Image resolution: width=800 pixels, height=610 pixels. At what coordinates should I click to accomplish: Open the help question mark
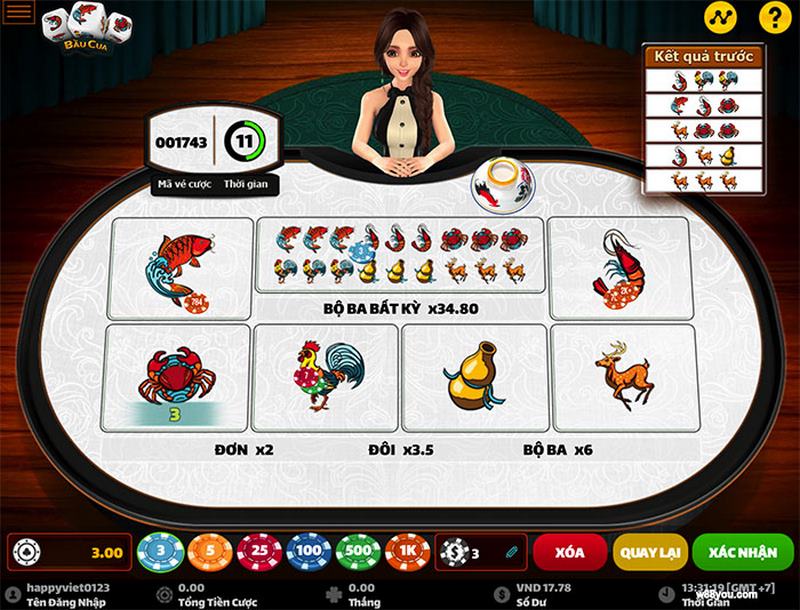point(771,16)
